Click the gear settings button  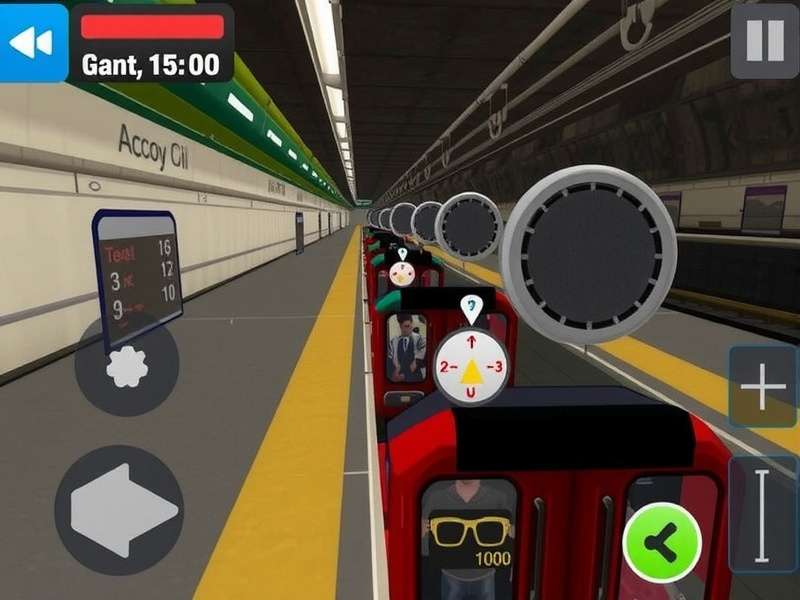coord(127,366)
